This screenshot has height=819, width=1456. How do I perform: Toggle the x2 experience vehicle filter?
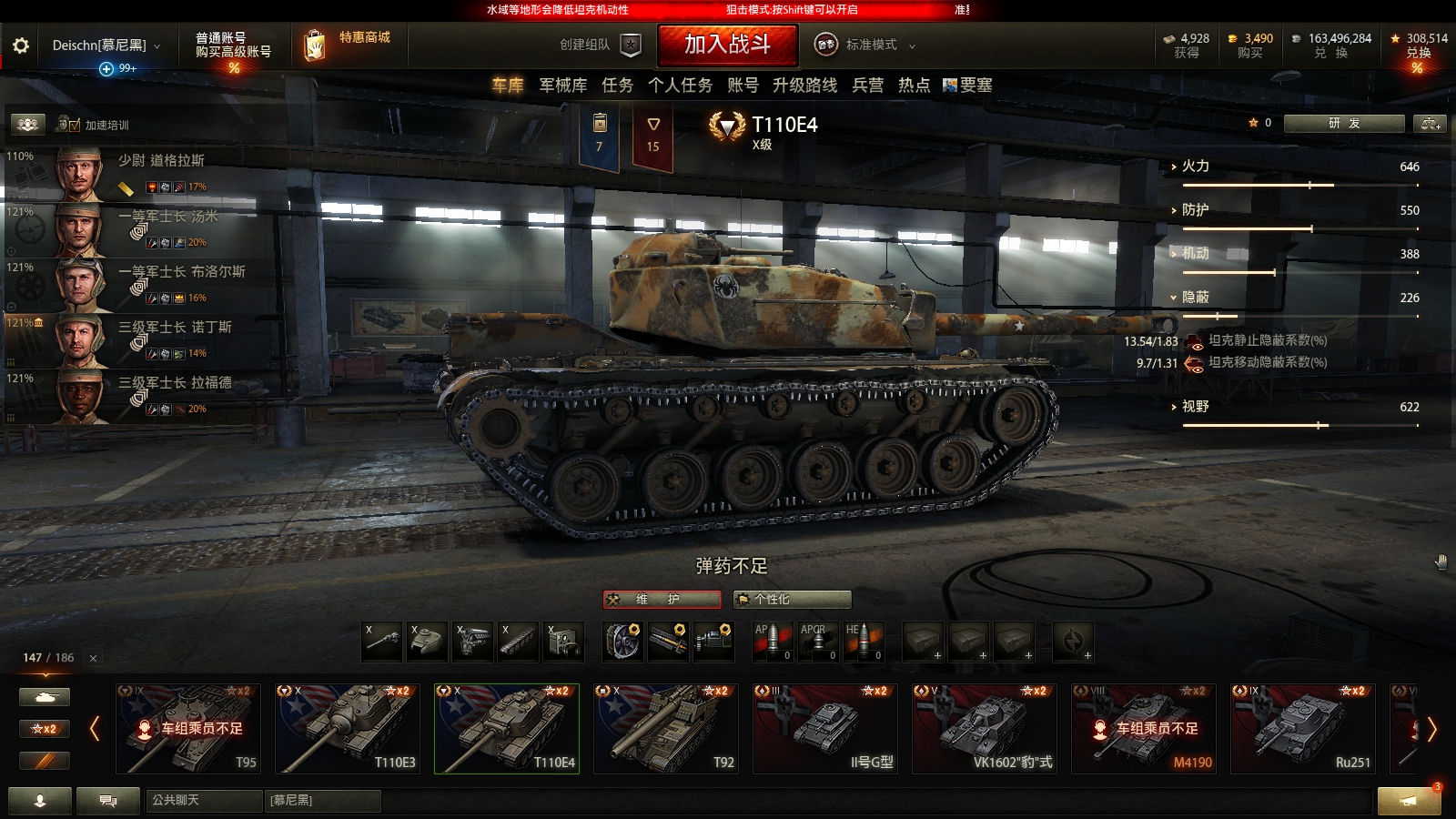click(x=44, y=728)
